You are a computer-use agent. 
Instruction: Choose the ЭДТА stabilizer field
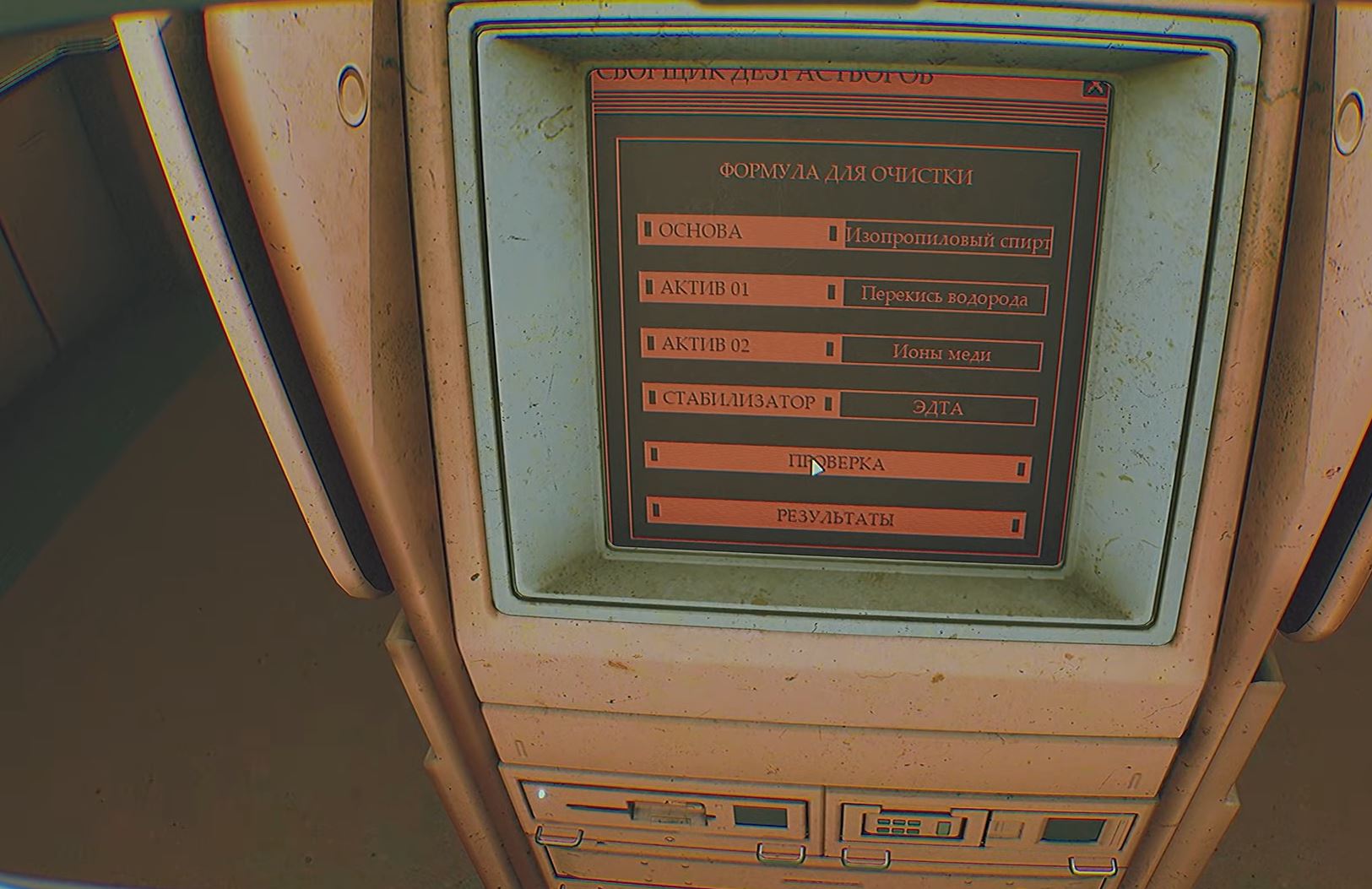click(937, 409)
